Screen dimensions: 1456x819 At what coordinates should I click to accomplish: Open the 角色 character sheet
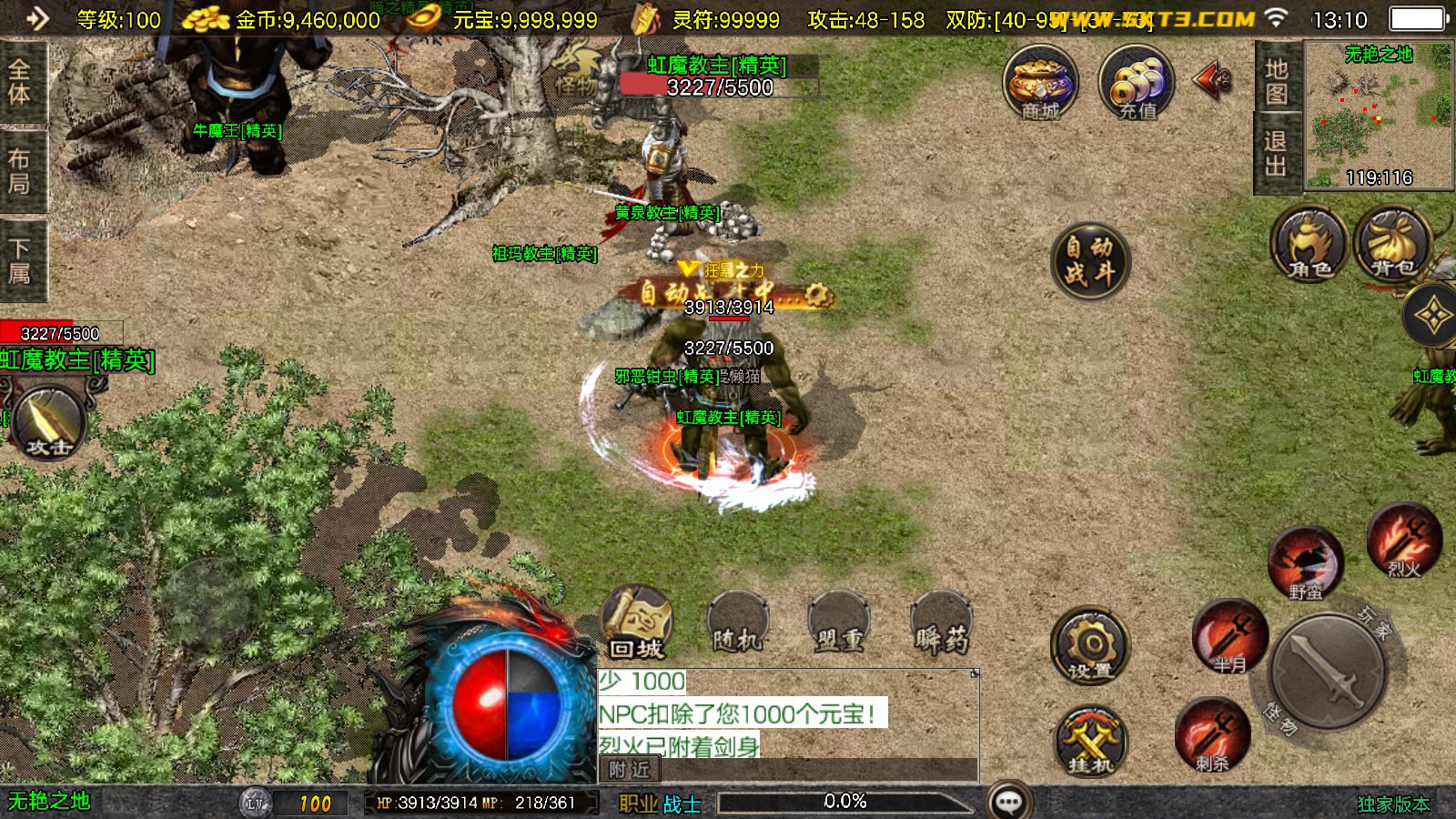(x=1309, y=245)
